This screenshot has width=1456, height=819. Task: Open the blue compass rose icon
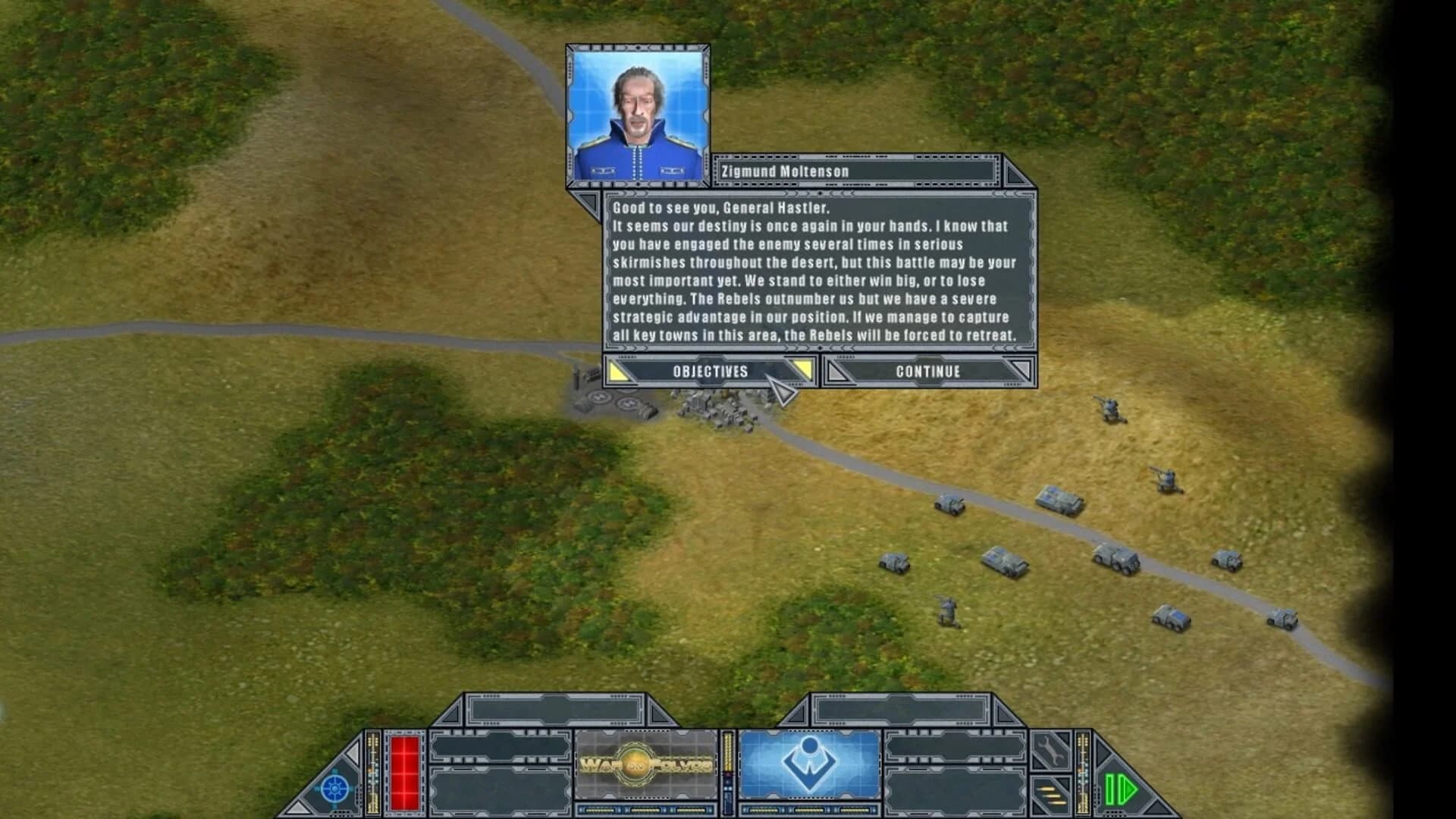pyautogui.click(x=334, y=788)
